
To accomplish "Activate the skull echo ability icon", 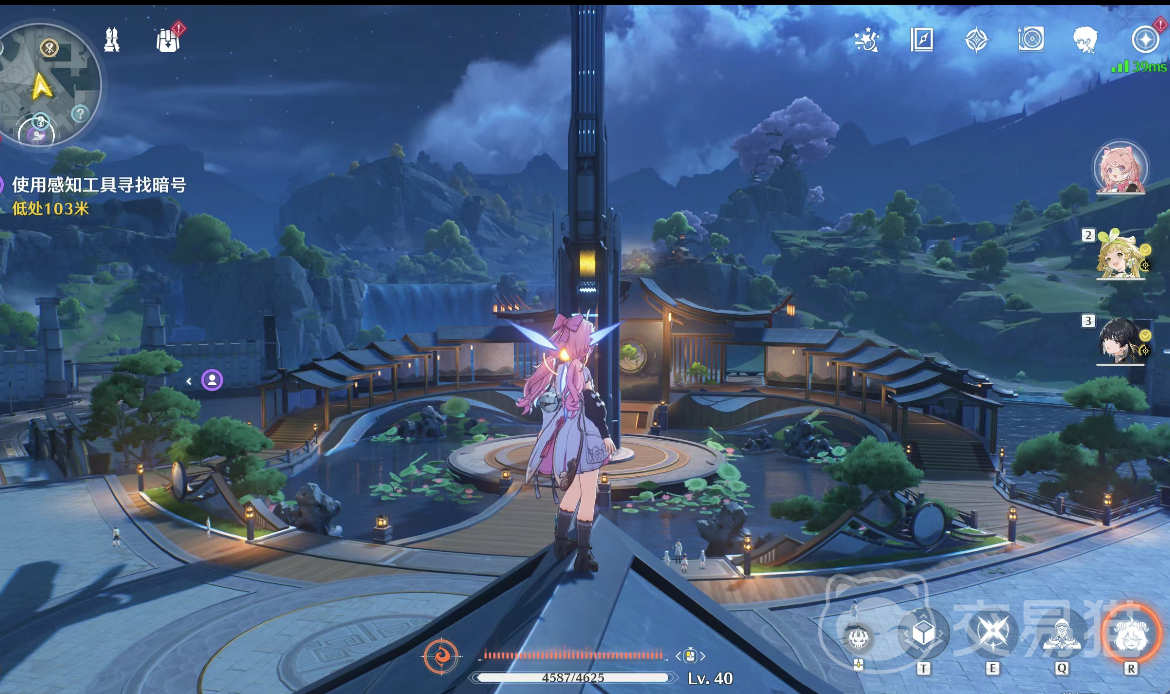I will coord(857,635).
